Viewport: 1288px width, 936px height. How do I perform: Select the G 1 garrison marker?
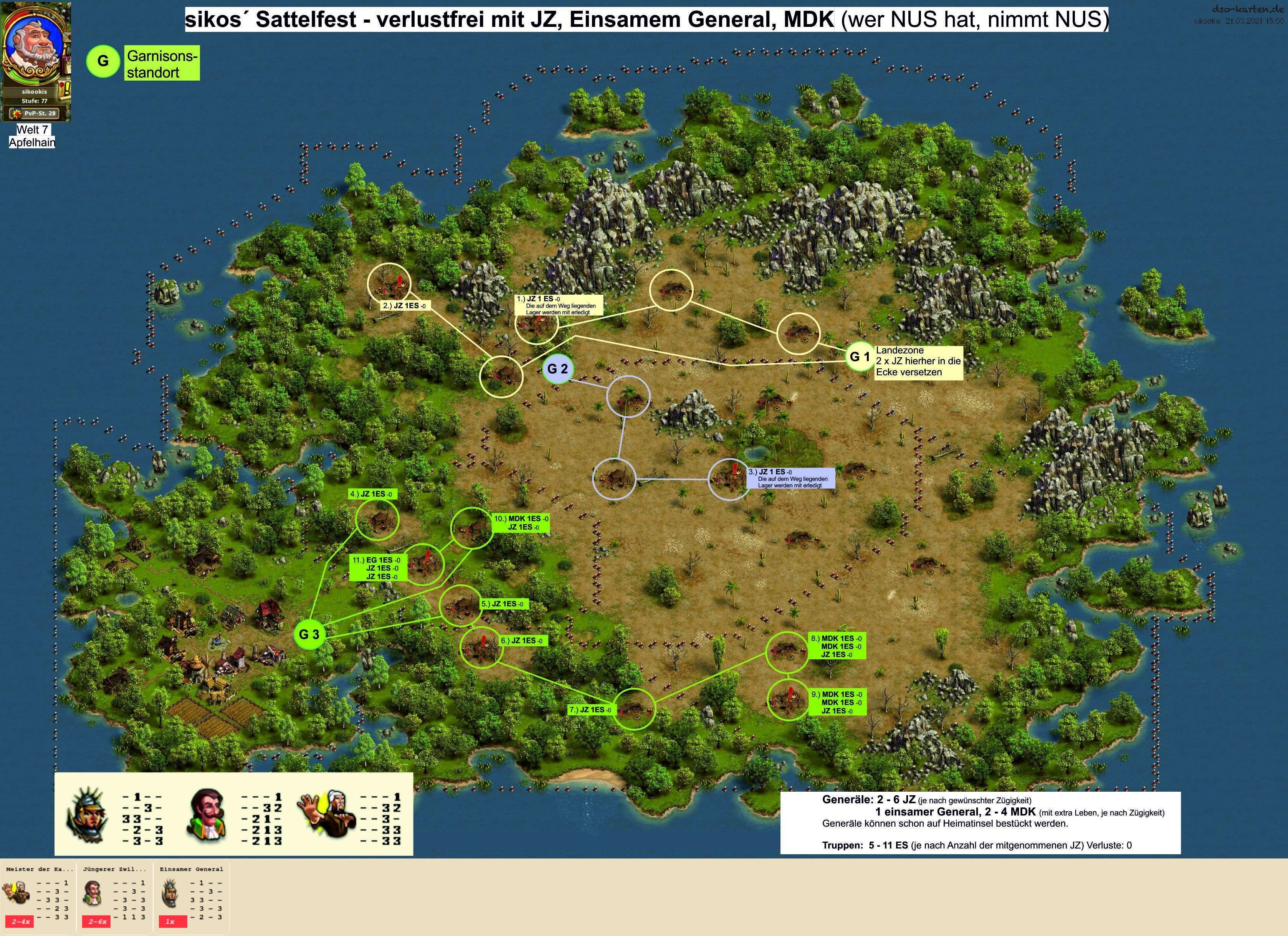click(859, 357)
